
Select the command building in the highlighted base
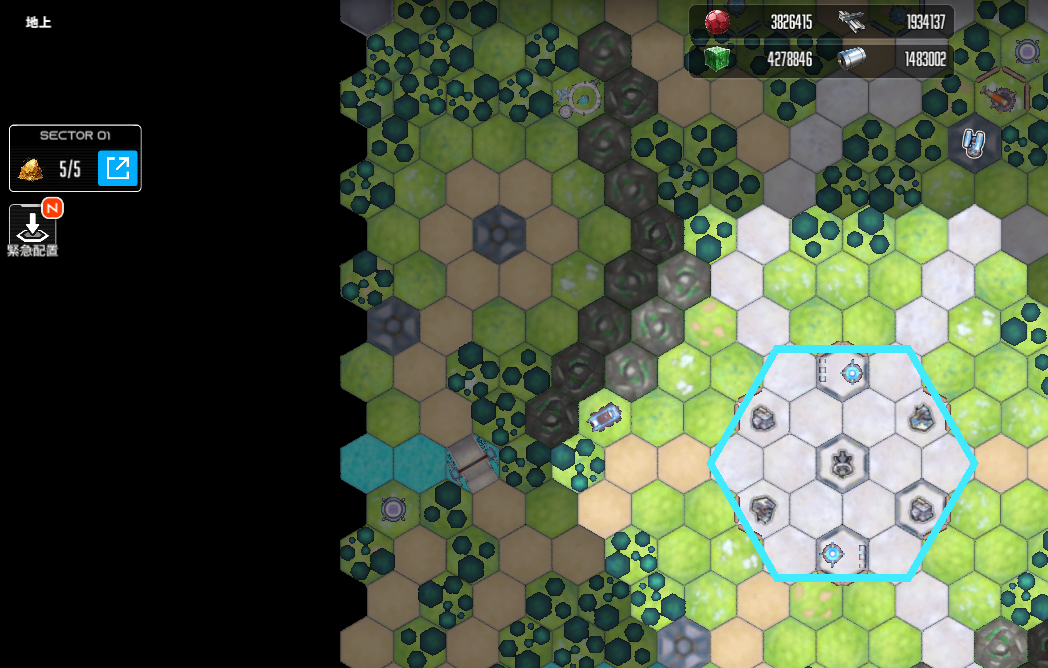[x=842, y=462]
